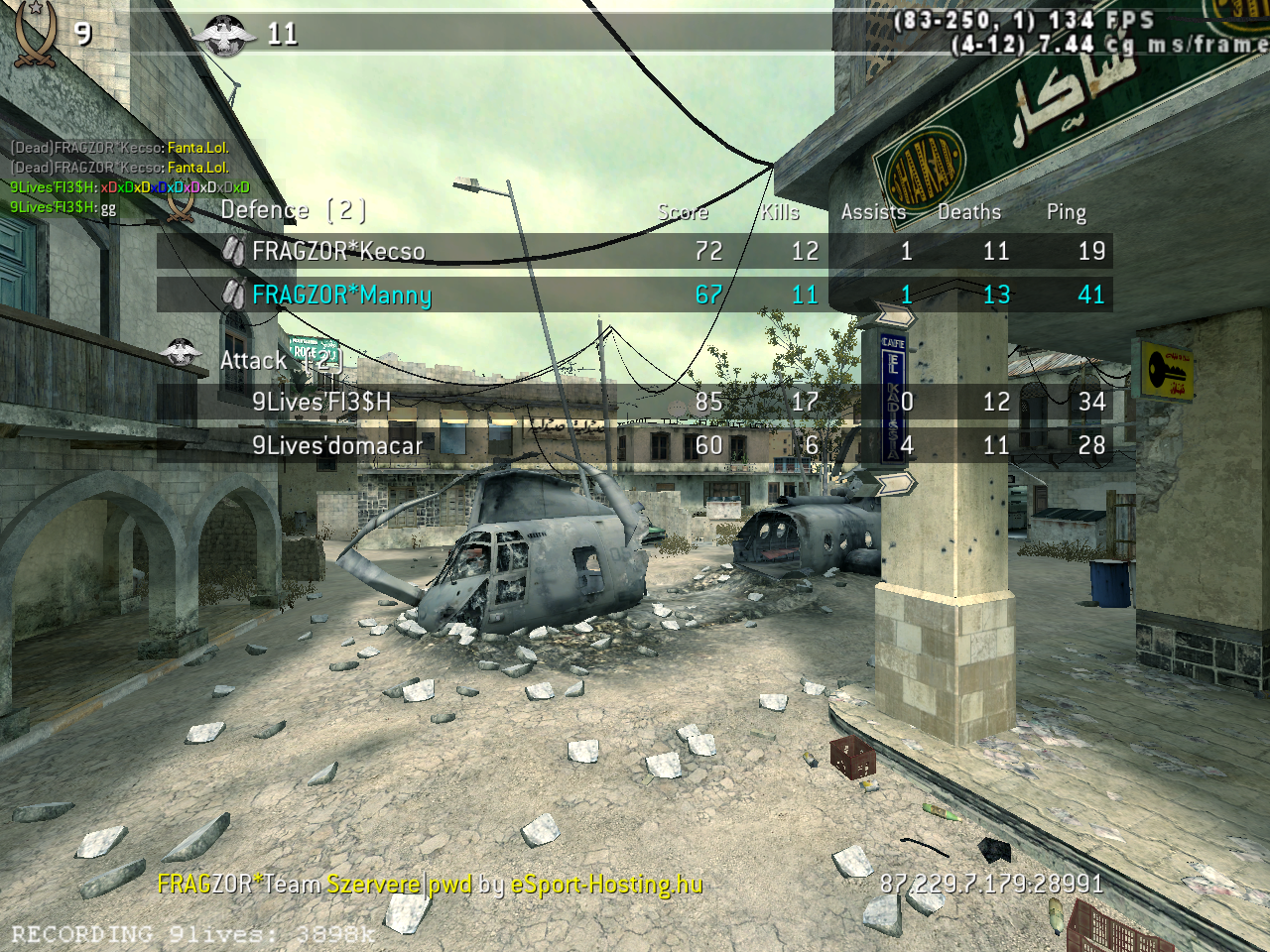Click the winged eagle team emblem at top

click(223, 36)
